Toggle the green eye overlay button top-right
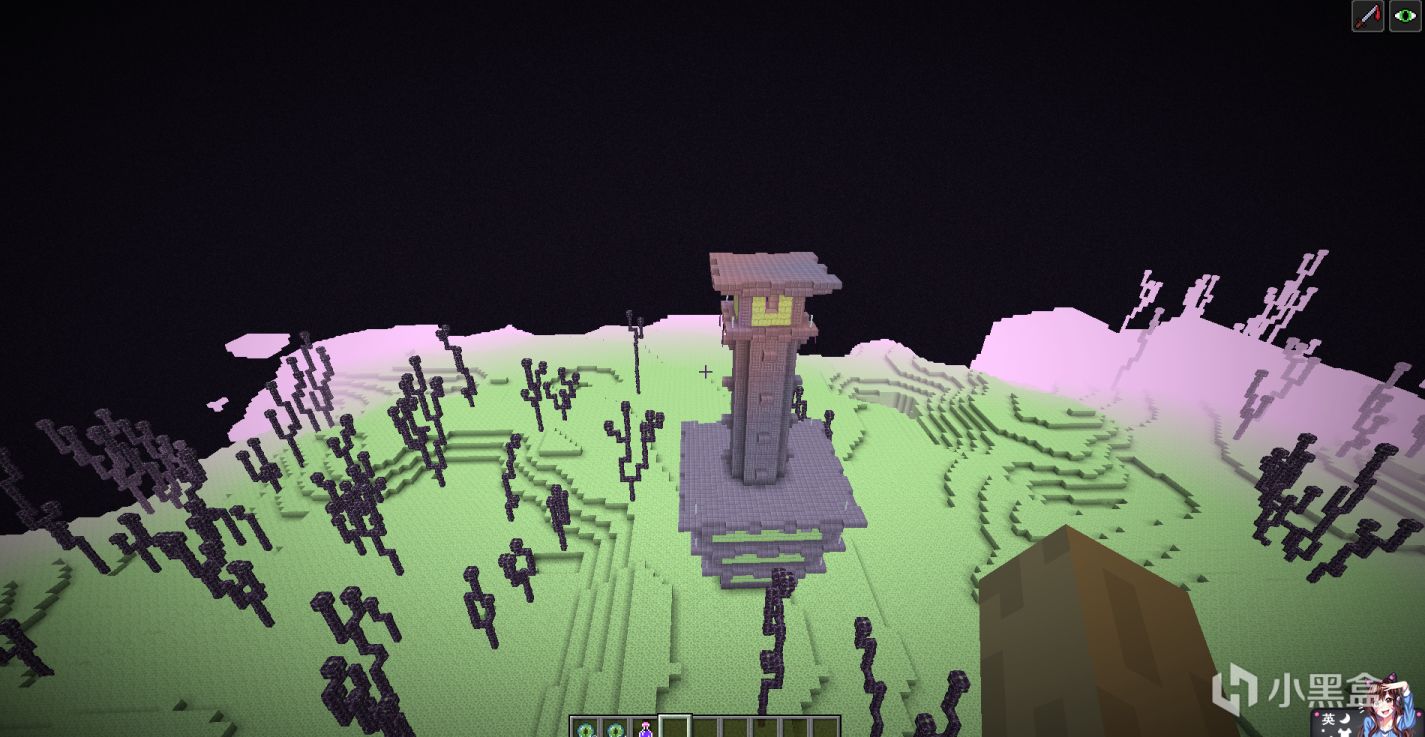 (x=1403, y=15)
